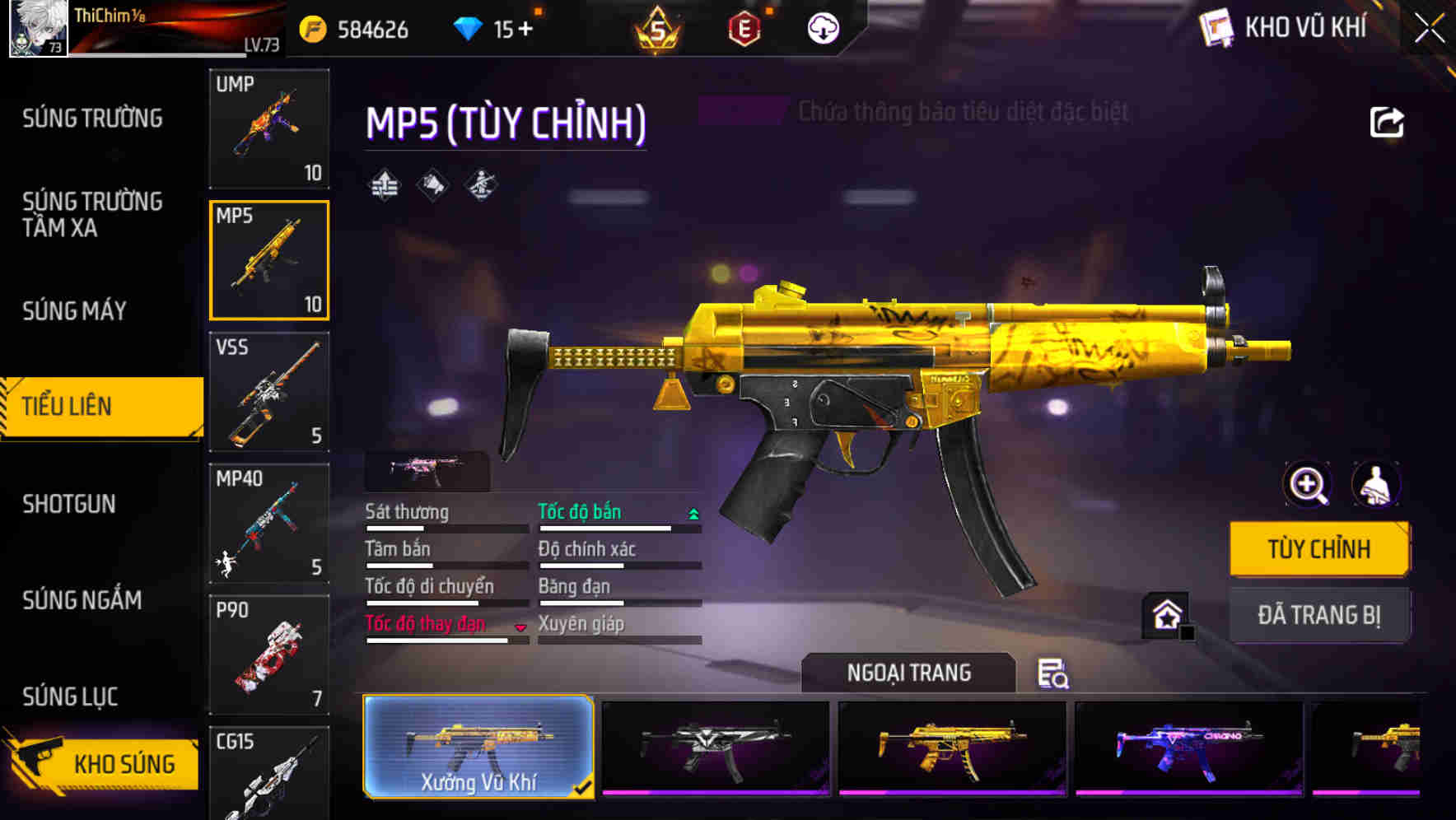
Task: Share the weapon using the share icon
Action: [x=1387, y=123]
